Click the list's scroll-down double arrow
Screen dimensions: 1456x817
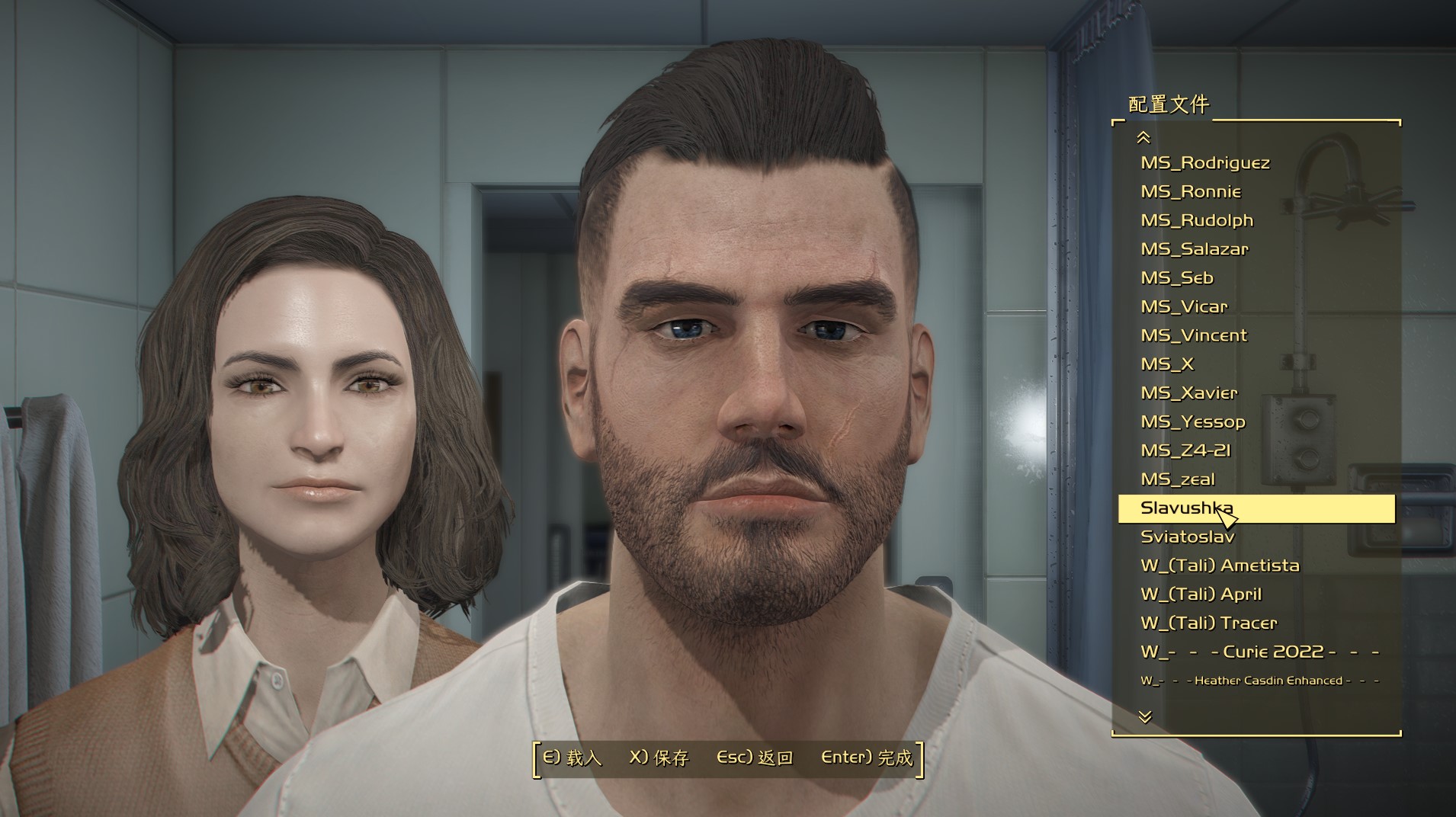click(1144, 716)
